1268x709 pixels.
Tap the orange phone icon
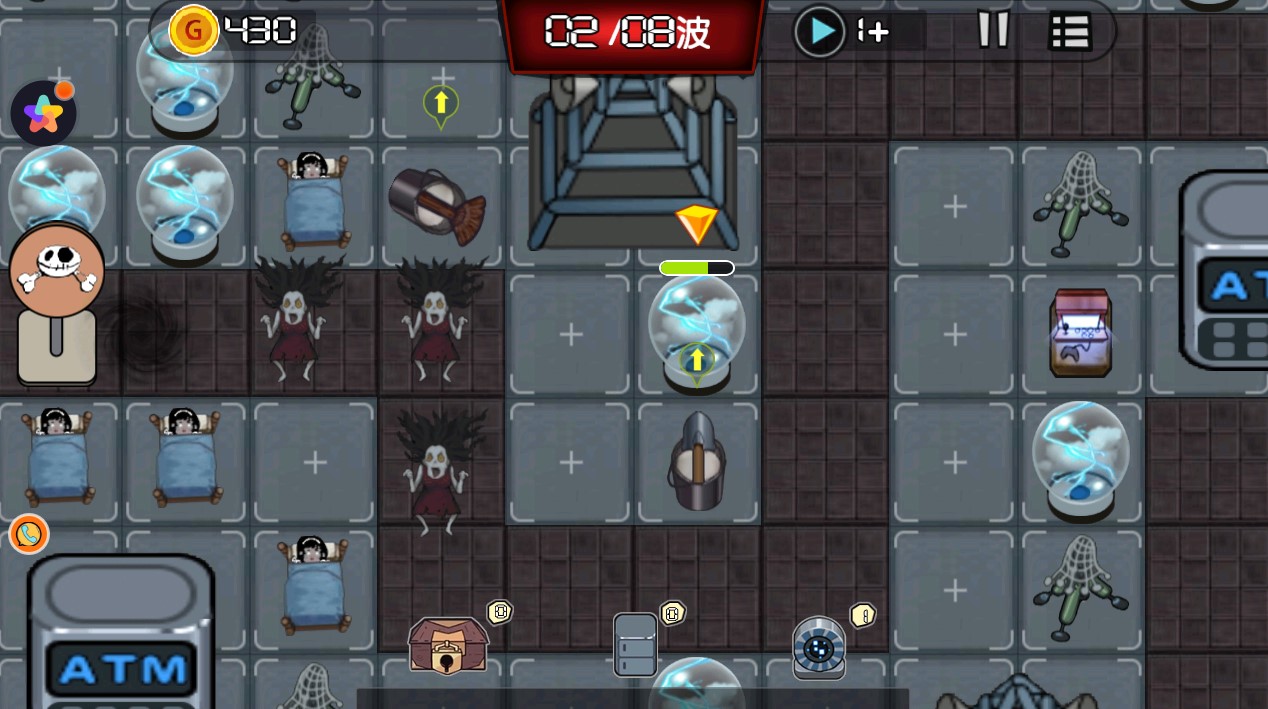(x=29, y=534)
